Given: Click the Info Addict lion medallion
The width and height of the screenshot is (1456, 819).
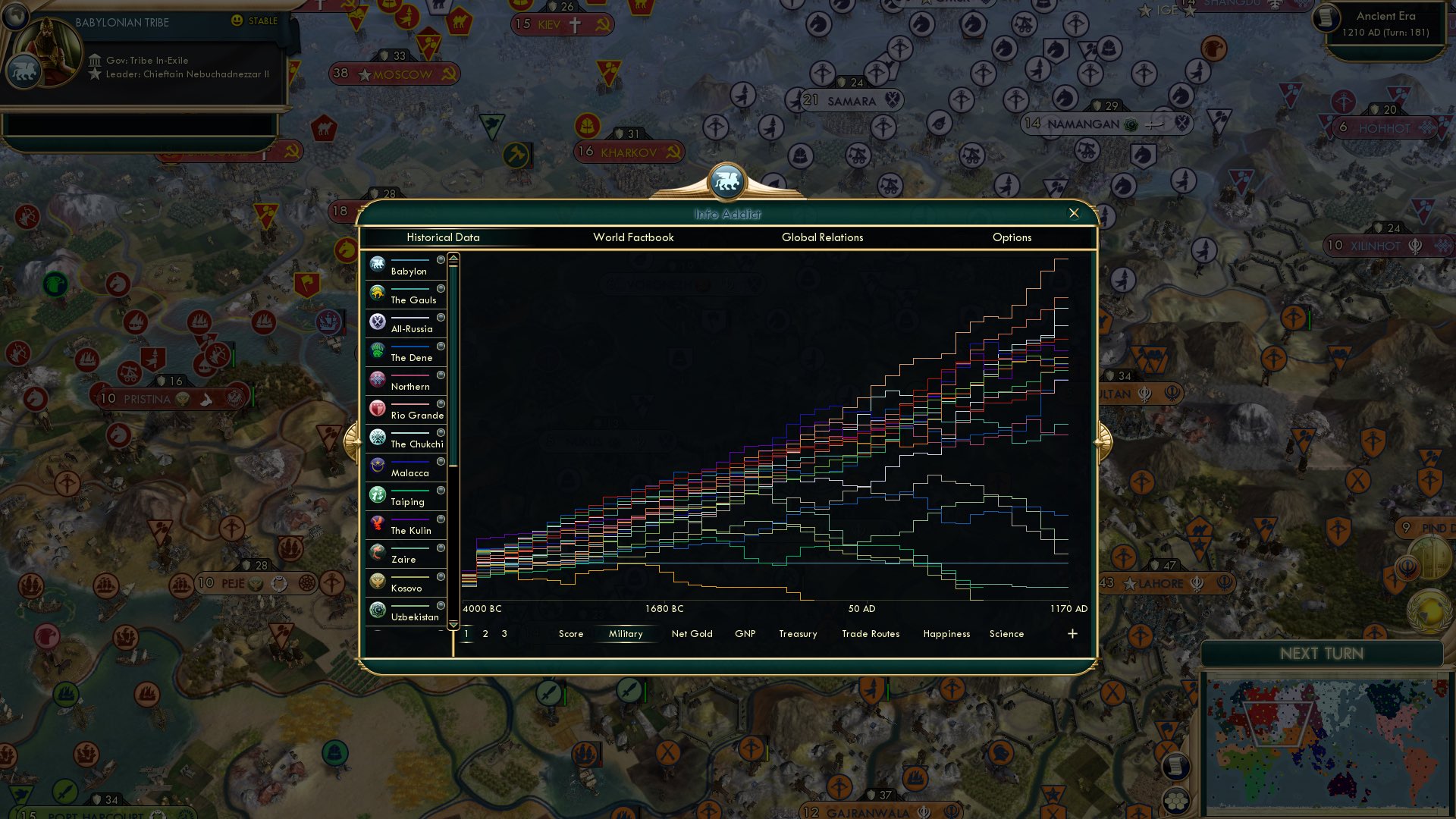Looking at the screenshot, I should tap(727, 180).
